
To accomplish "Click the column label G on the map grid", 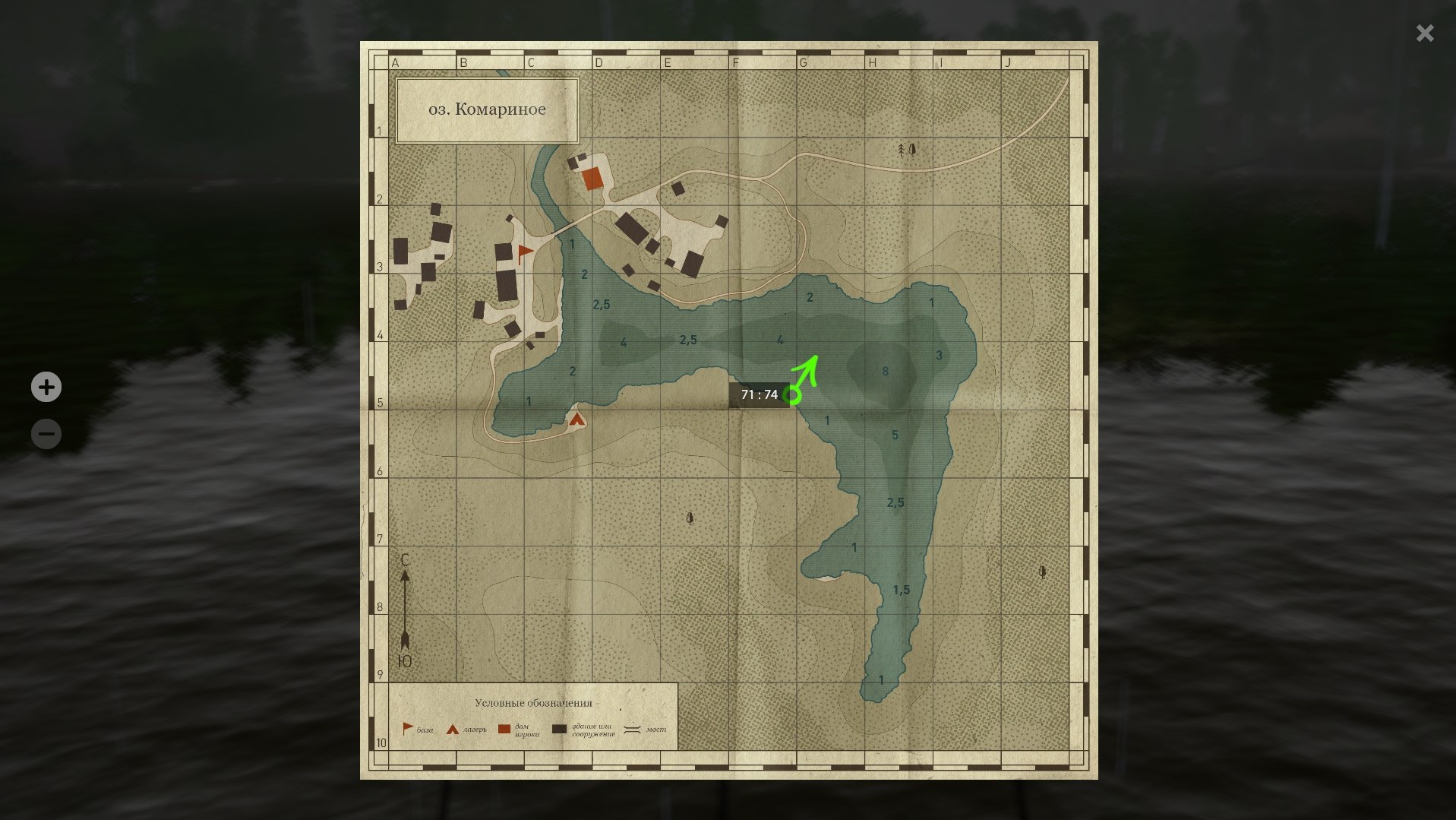I will tap(803, 62).
